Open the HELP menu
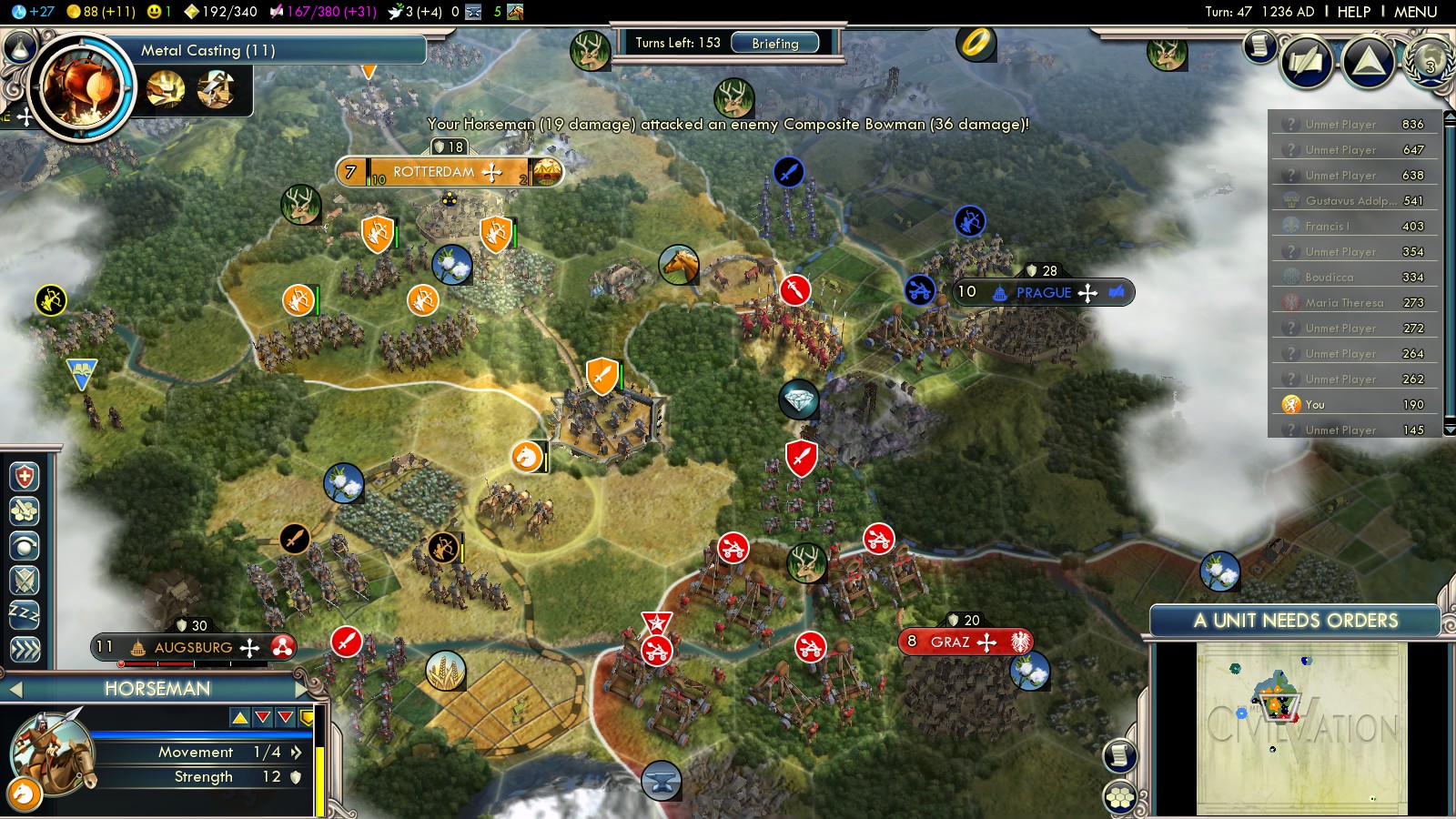Viewport: 1456px width, 819px height. coord(1353,12)
